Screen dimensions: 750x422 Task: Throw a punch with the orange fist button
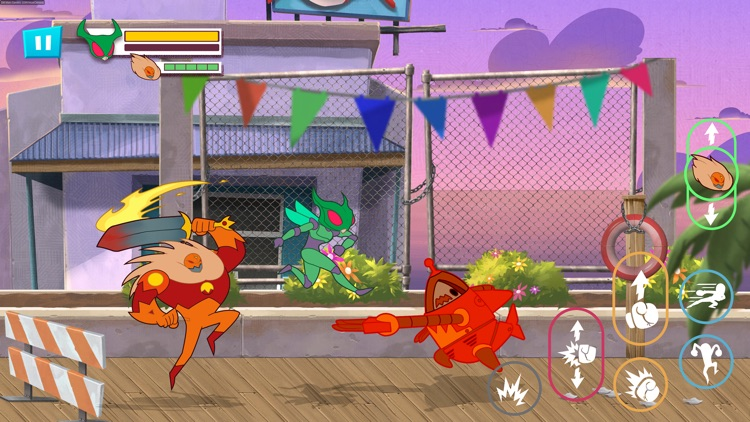pyautogui.click(x=640, y=383)
